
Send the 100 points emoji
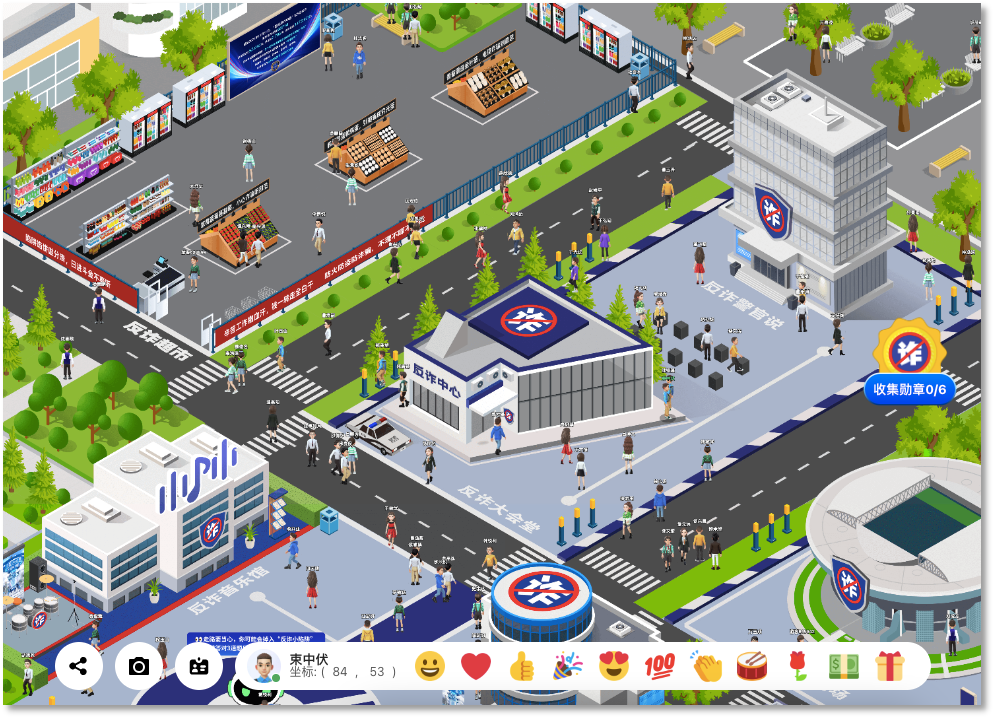[x=659, y=666]
